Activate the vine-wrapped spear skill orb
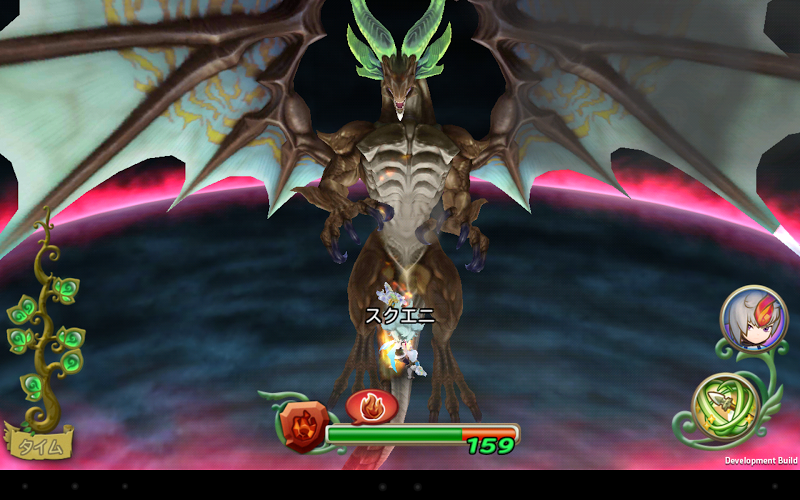The image size is (800, 500). (x=725, y=405)
